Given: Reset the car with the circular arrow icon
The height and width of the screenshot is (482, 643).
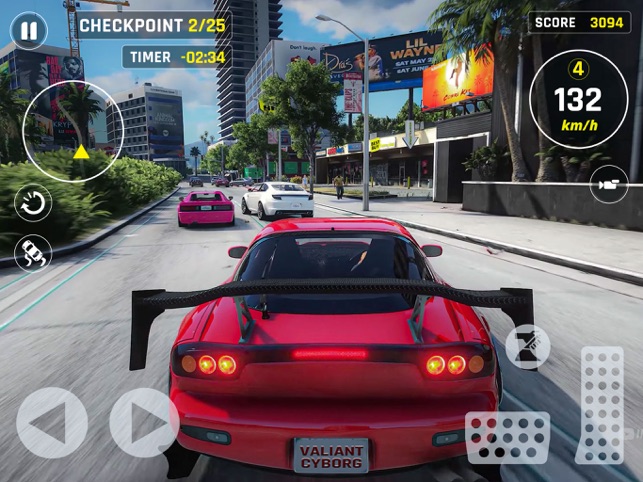Looking at the screenshot, I should coord(33,204).
